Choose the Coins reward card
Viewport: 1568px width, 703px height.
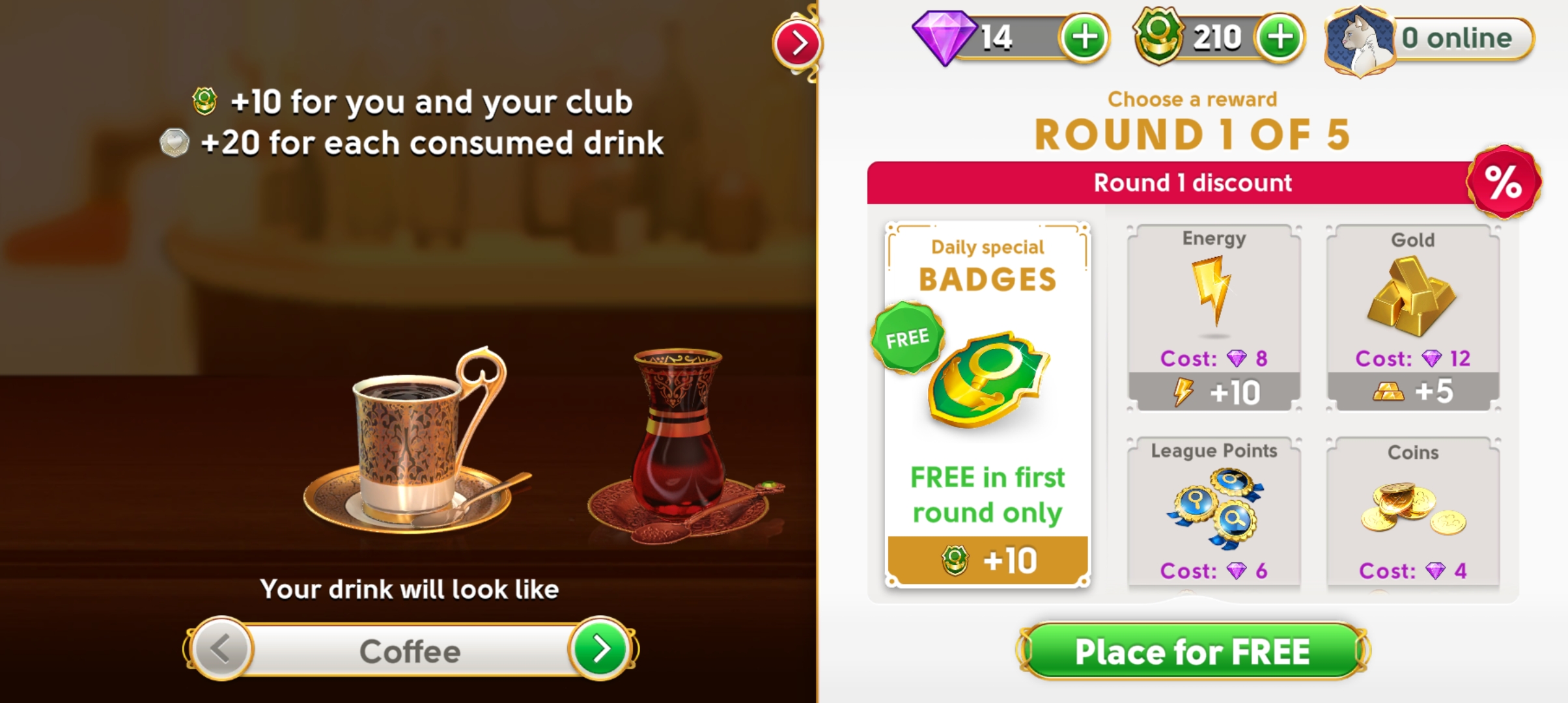pos(1412,511)
